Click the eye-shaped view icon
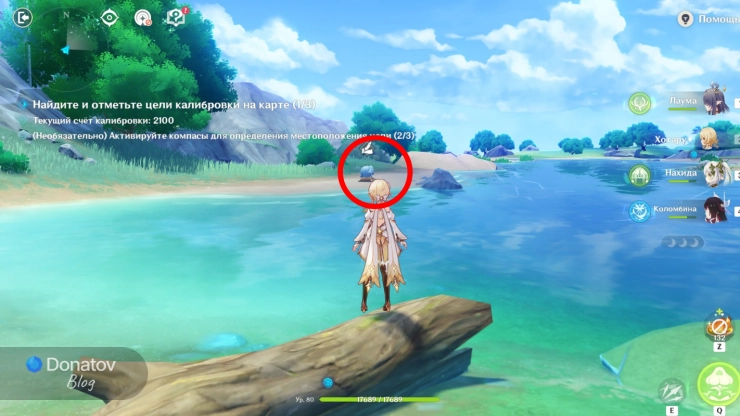Viewport: 740px width, 416px height. click(x=110, y=17)
